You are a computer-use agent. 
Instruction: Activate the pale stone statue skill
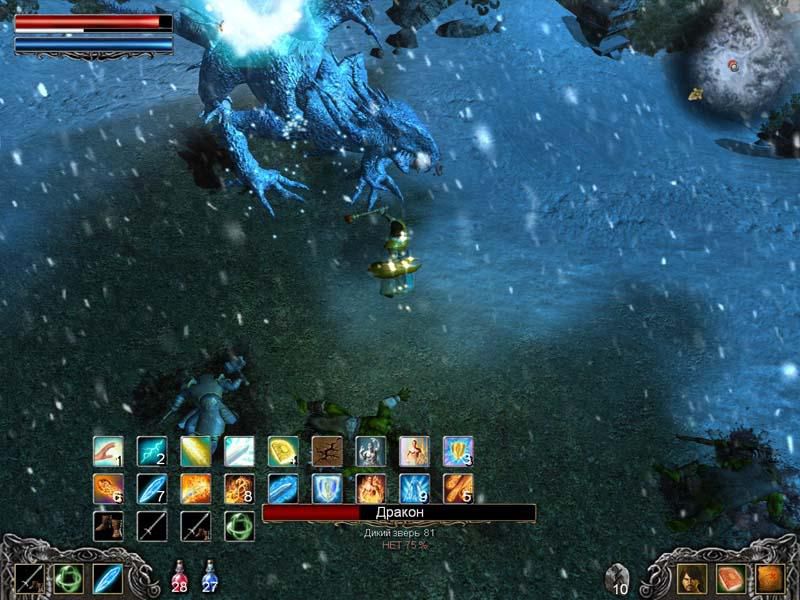(370, 451)
